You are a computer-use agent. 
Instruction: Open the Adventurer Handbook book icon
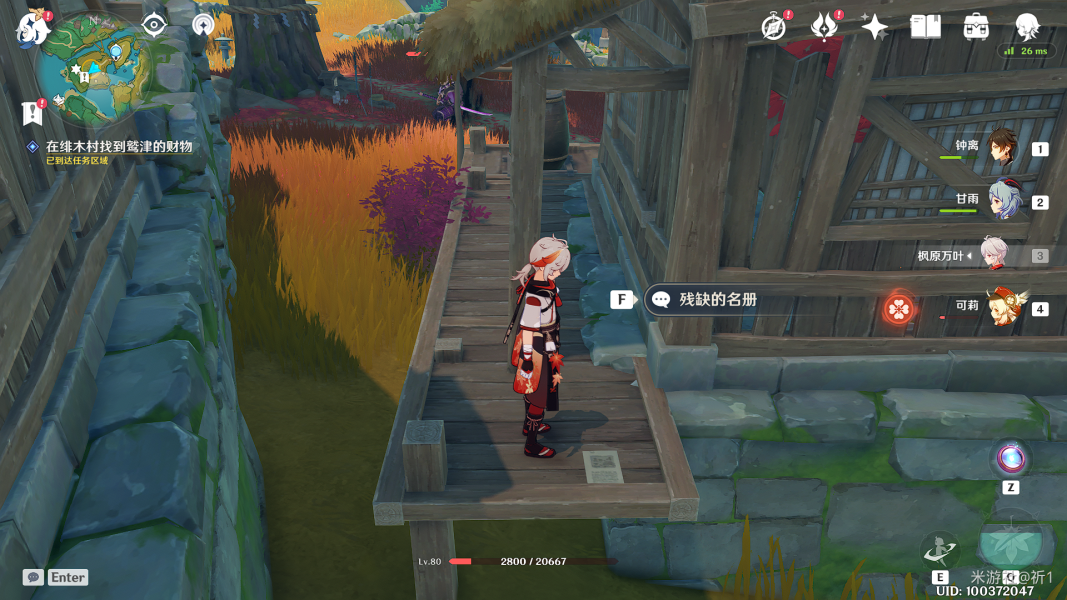tap(925, 27)
